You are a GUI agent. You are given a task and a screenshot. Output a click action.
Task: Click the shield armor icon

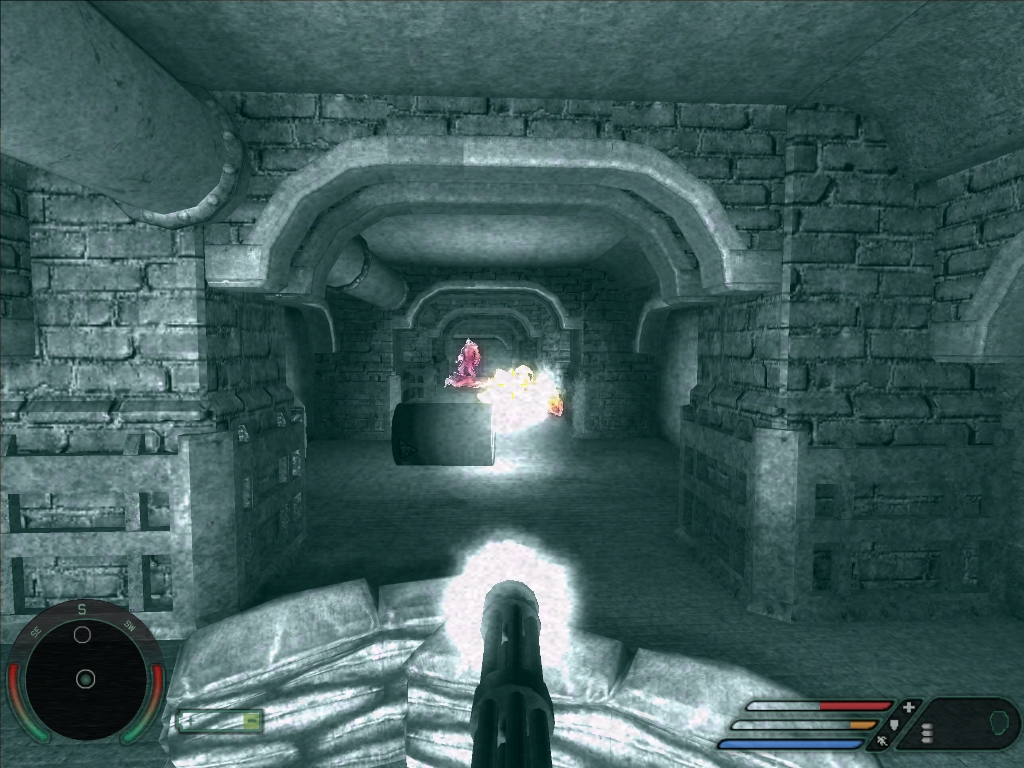pos(895,724)
